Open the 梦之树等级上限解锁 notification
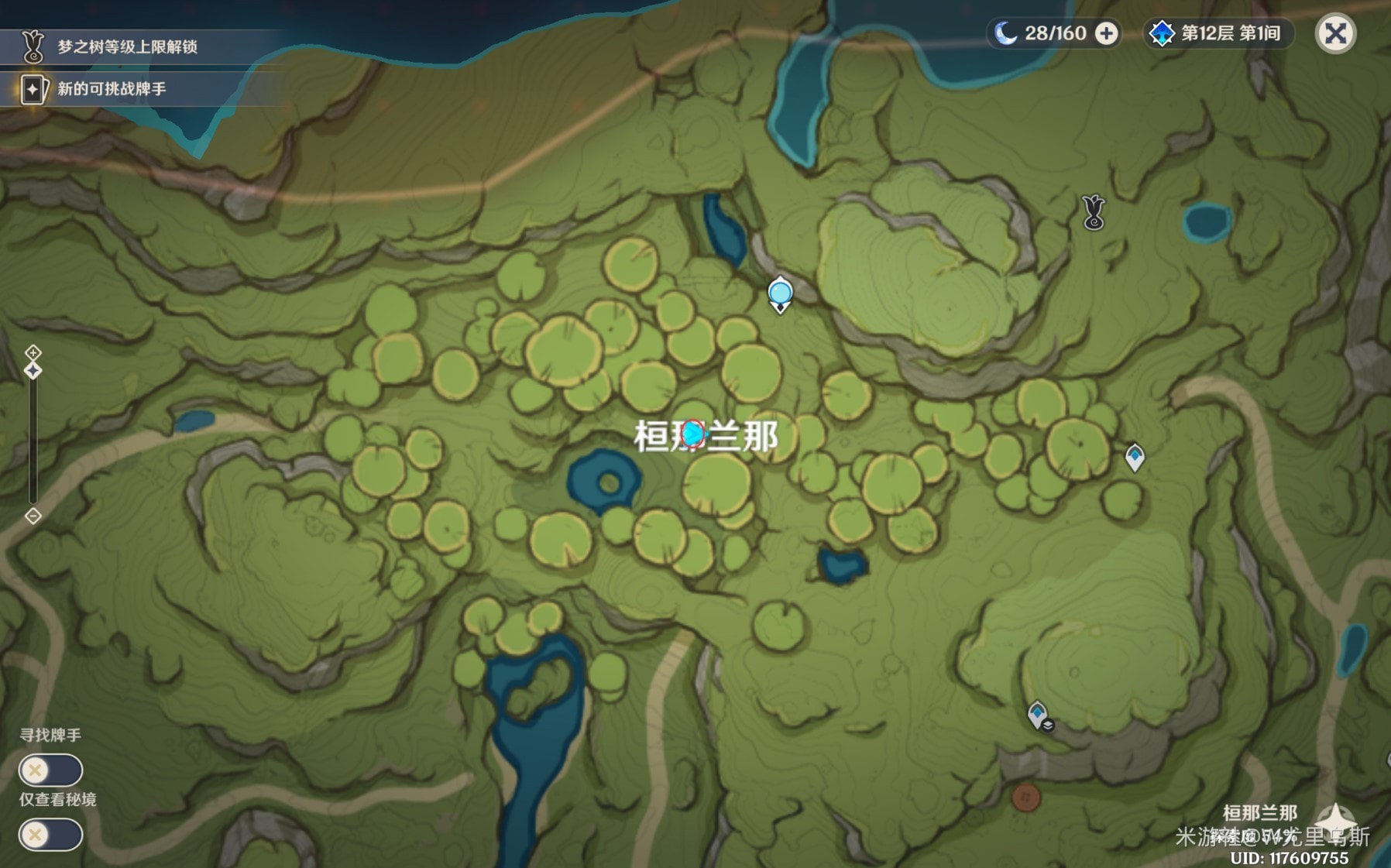Viewport: 1391px width, 868px height. point(128,47)
